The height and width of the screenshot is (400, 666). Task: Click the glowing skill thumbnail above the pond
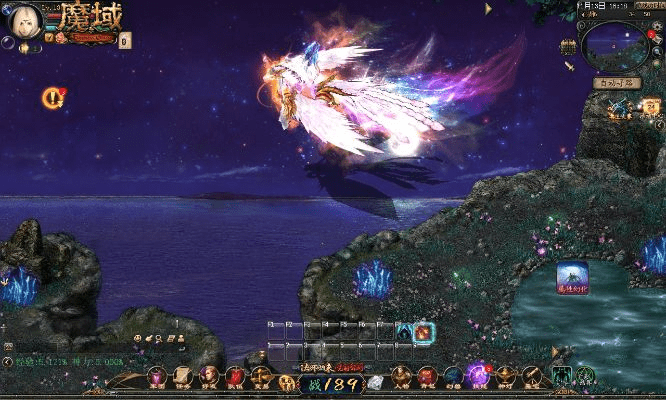(573, 278)
